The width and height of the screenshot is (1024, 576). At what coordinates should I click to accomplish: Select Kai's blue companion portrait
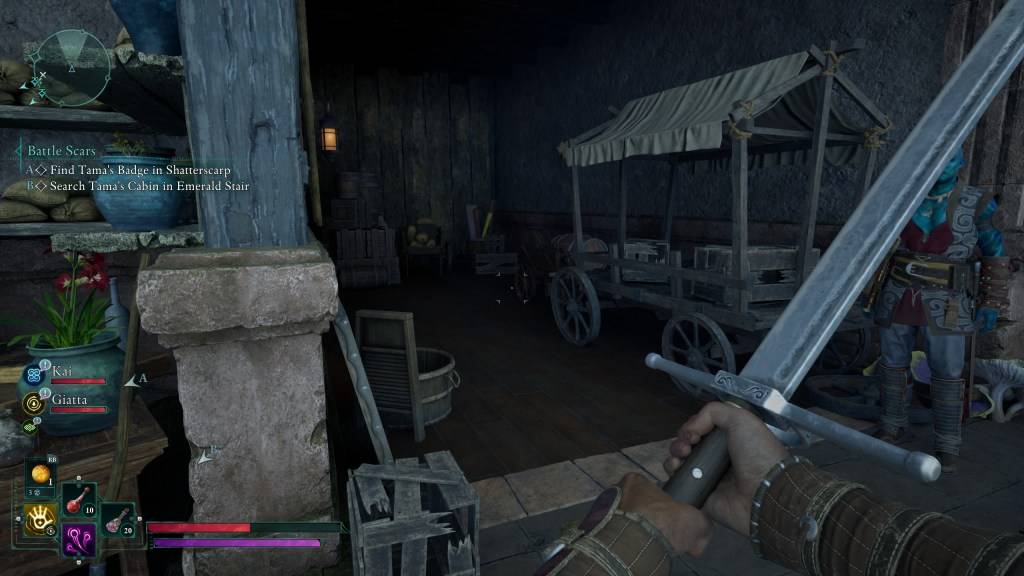pos(33,375)
